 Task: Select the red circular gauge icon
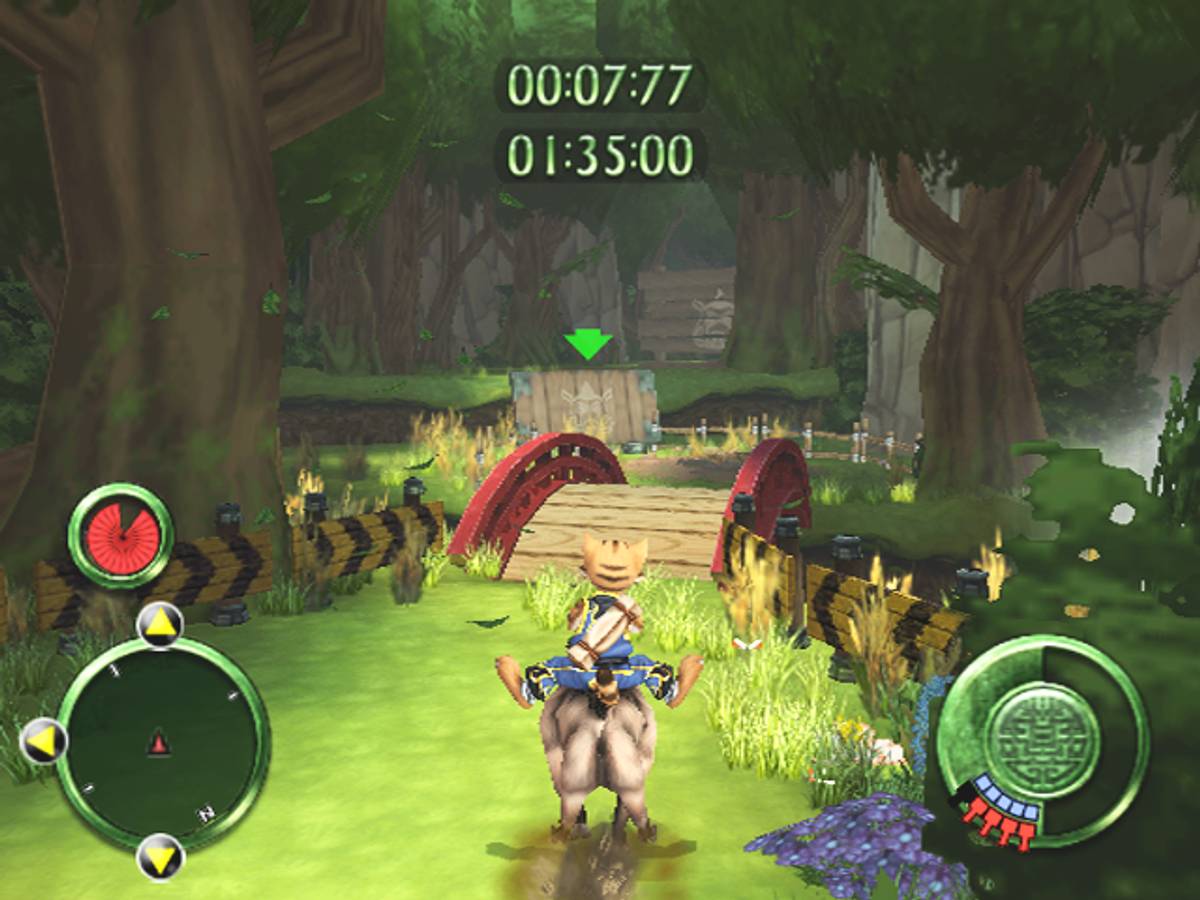[x=120, y=535]
